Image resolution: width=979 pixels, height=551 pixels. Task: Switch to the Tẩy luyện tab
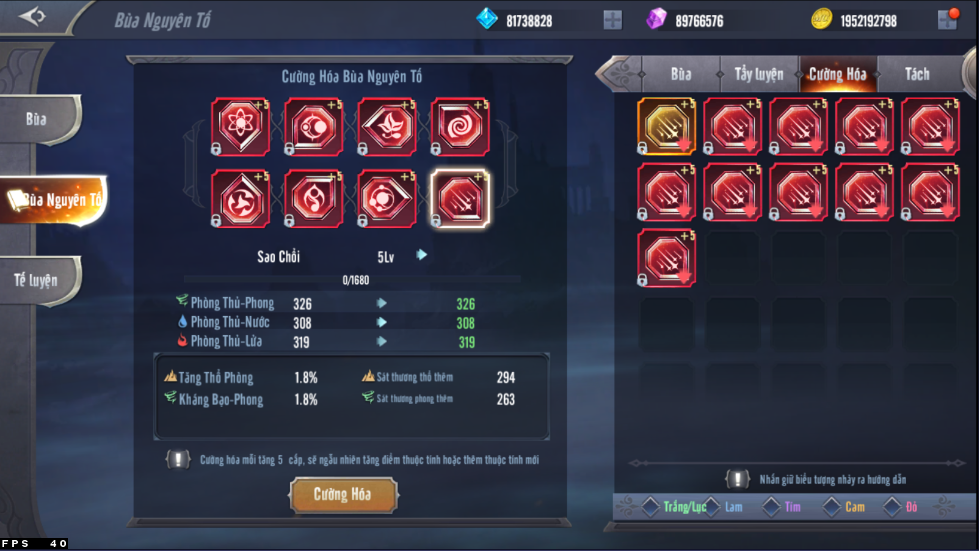759,74
